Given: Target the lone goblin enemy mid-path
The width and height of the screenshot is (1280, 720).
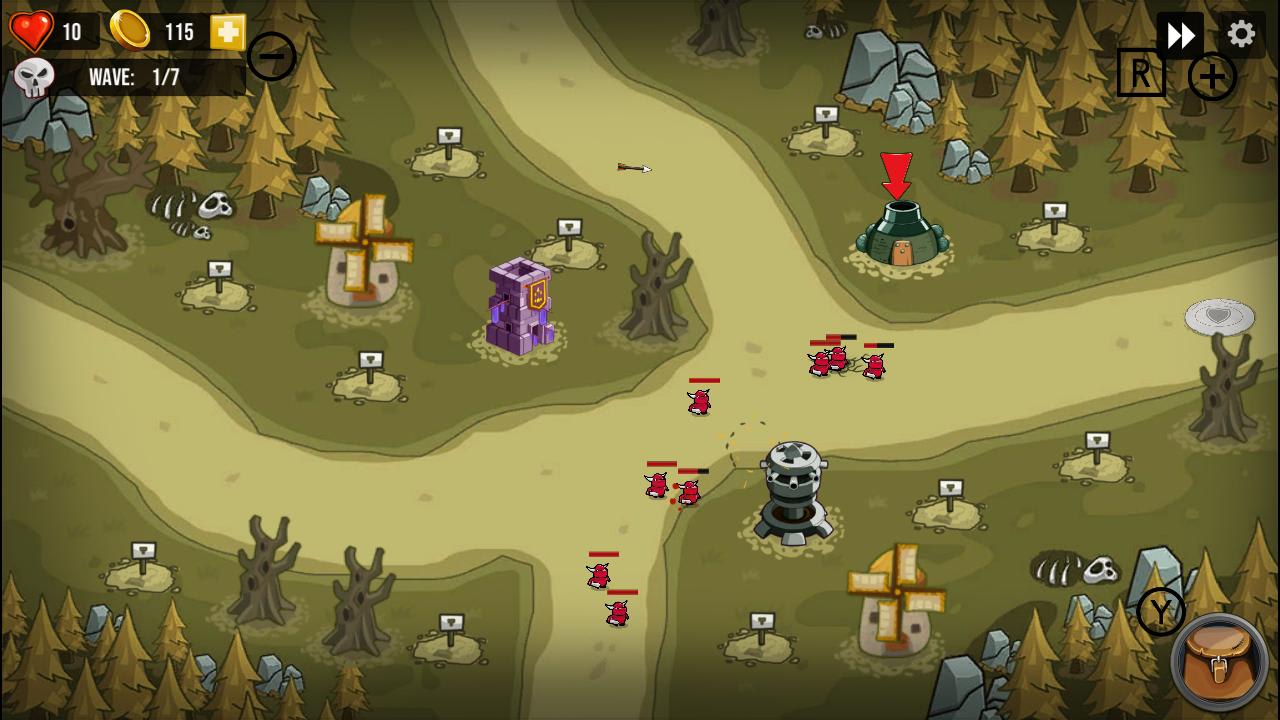Looking at the screenshot, I should (x=698, y=400).
